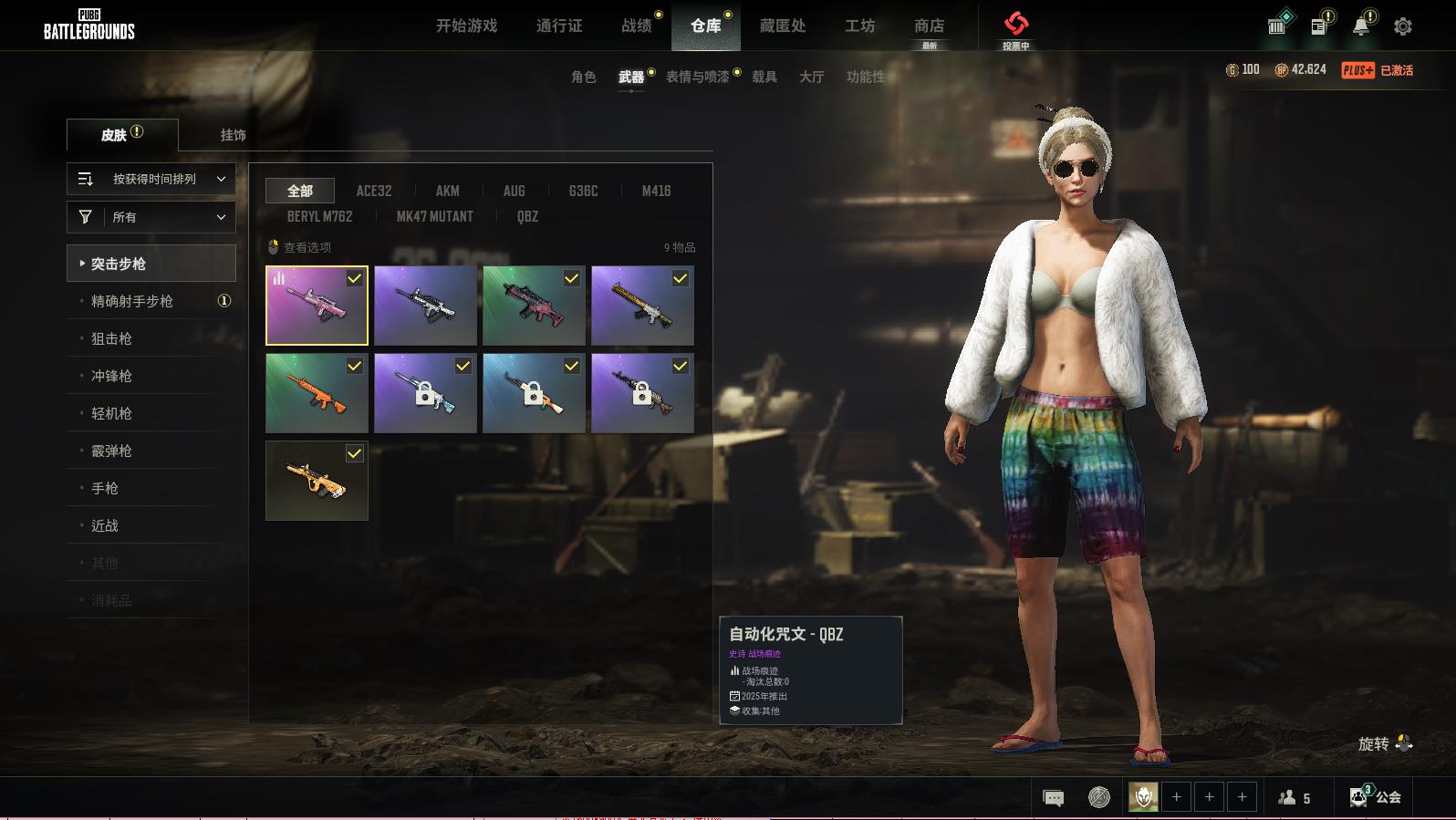
Task: Select the 冲锋枪 weapon category
Action: click(111, 376)
